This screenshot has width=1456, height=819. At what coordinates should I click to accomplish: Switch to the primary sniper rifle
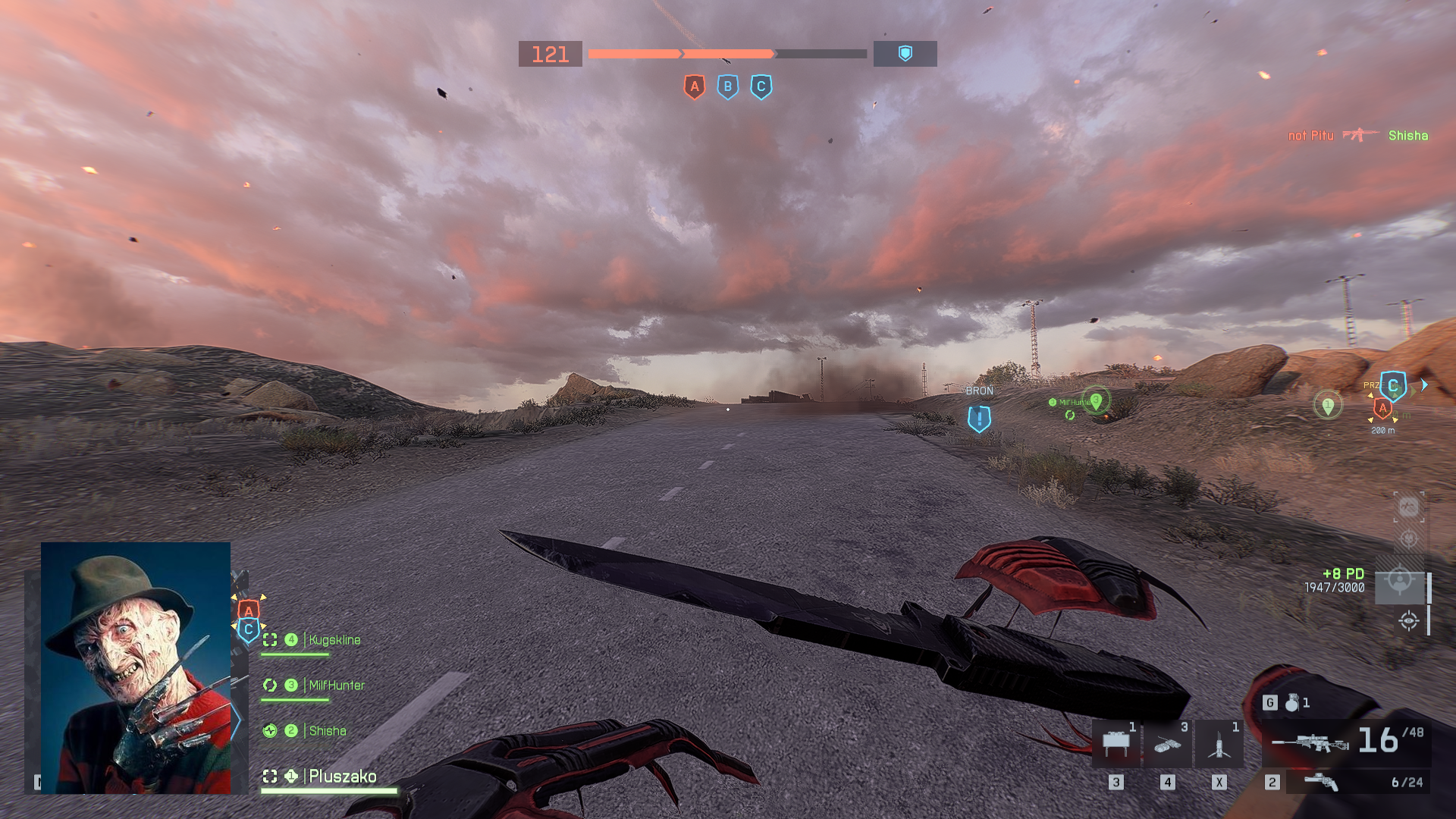1310,742
